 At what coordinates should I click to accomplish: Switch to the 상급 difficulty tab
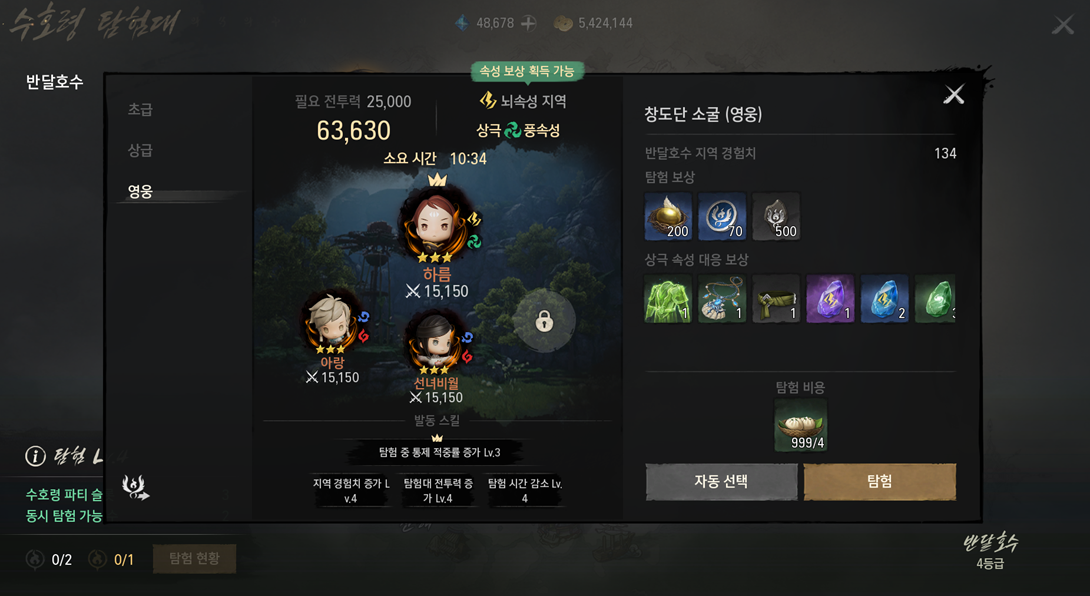click(140, 150)
